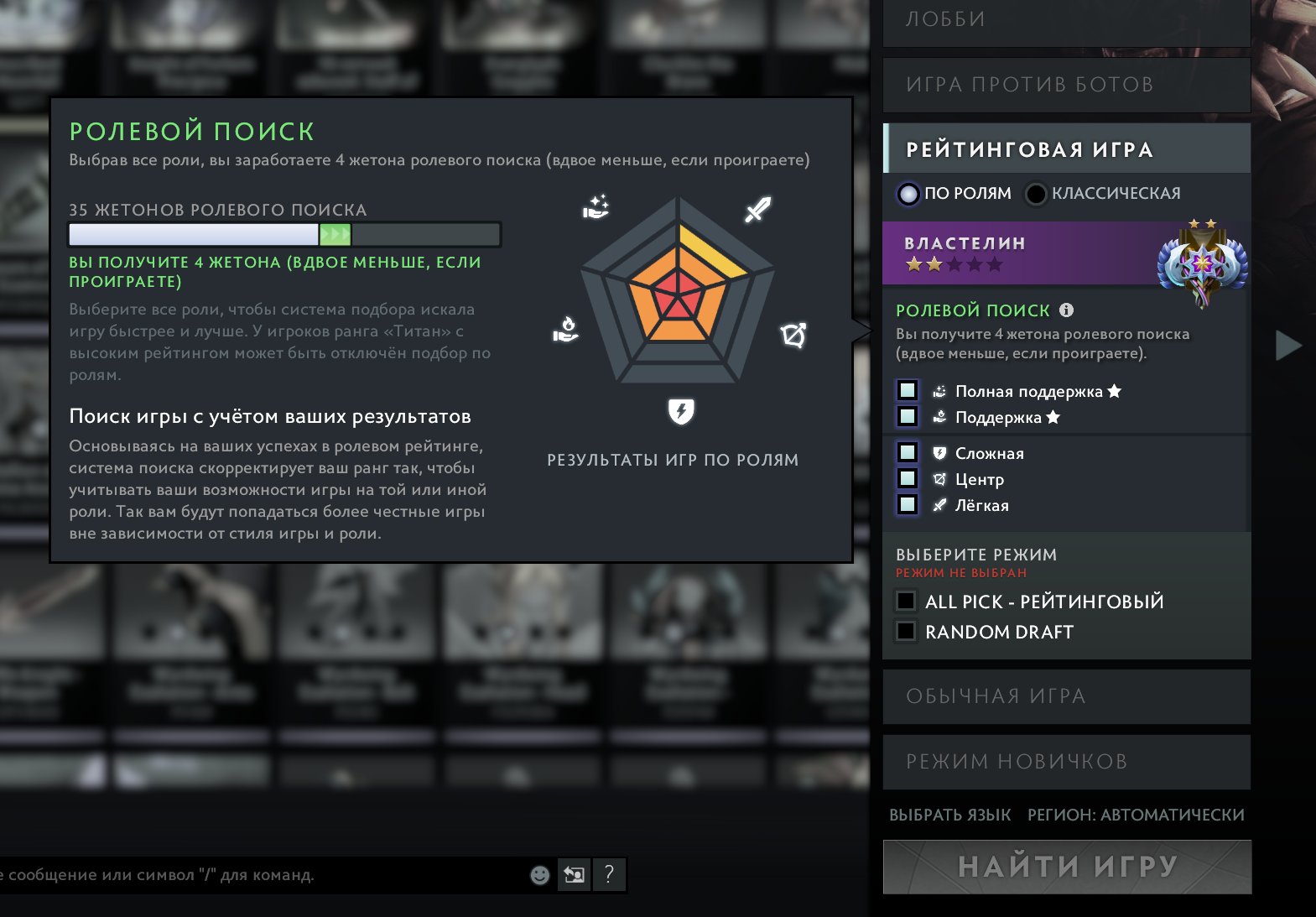Open the Обычная игра section

[1065, 696]
